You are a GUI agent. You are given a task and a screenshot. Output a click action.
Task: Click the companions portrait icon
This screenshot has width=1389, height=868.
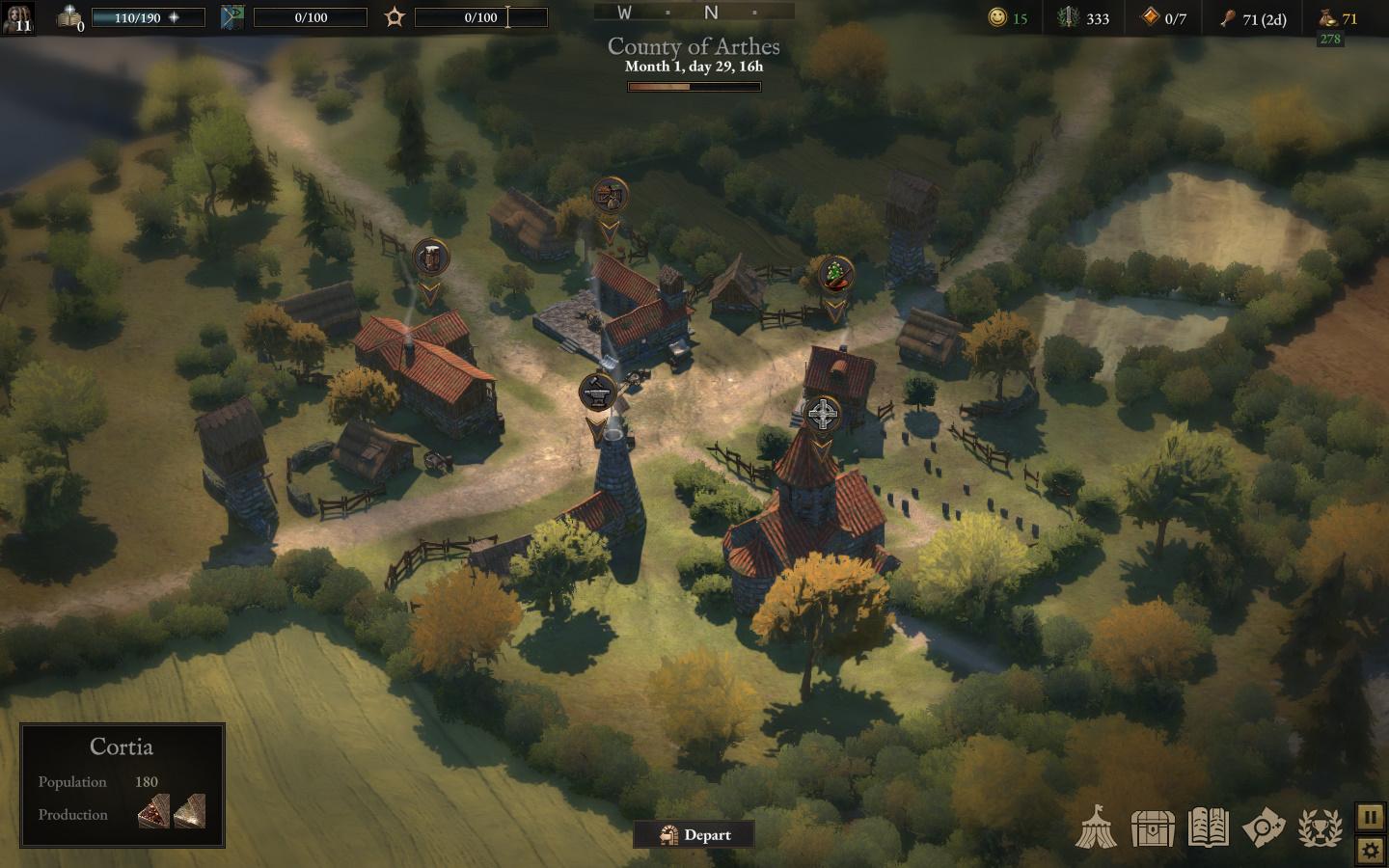(17, 17)
